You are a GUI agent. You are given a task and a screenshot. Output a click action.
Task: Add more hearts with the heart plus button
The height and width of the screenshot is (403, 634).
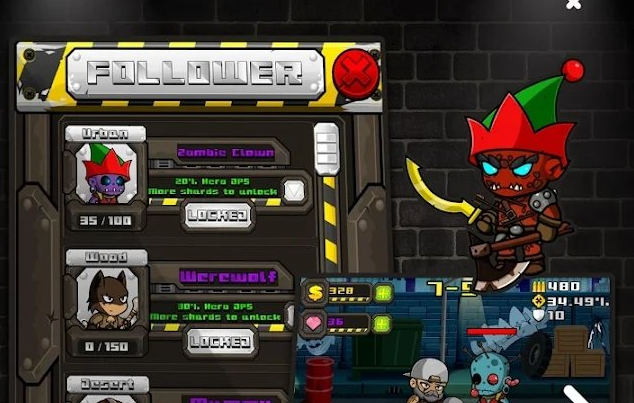point(384,323)
